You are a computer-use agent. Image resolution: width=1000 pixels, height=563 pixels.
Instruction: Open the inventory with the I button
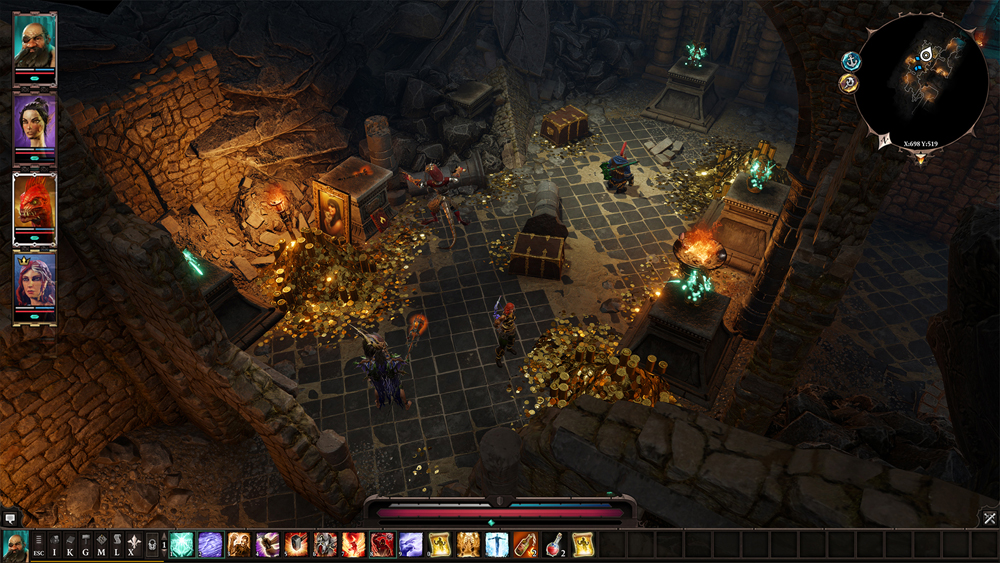(56, 545)
